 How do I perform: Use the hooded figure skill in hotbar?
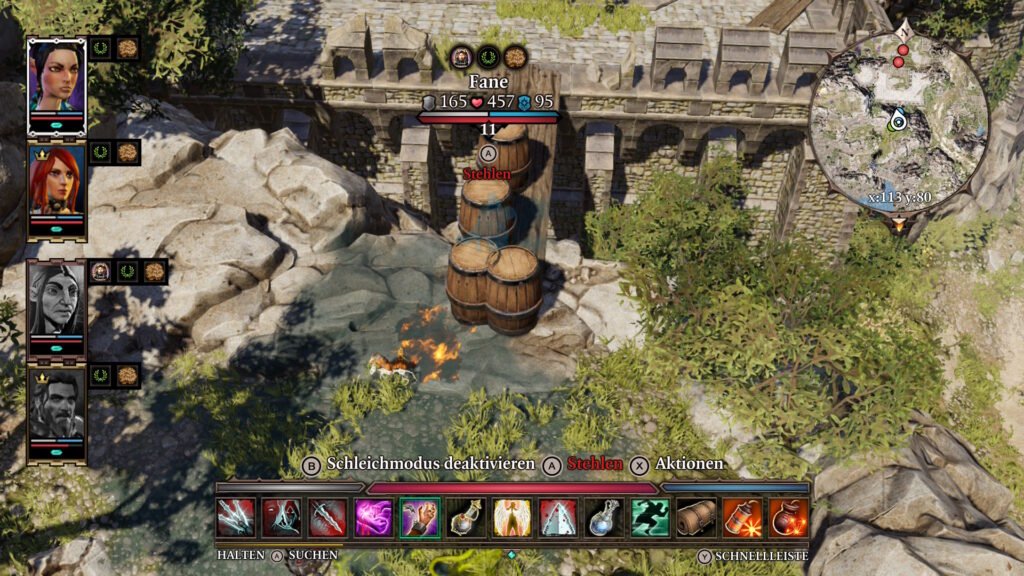pyautogui.click(x=282, y=518)
